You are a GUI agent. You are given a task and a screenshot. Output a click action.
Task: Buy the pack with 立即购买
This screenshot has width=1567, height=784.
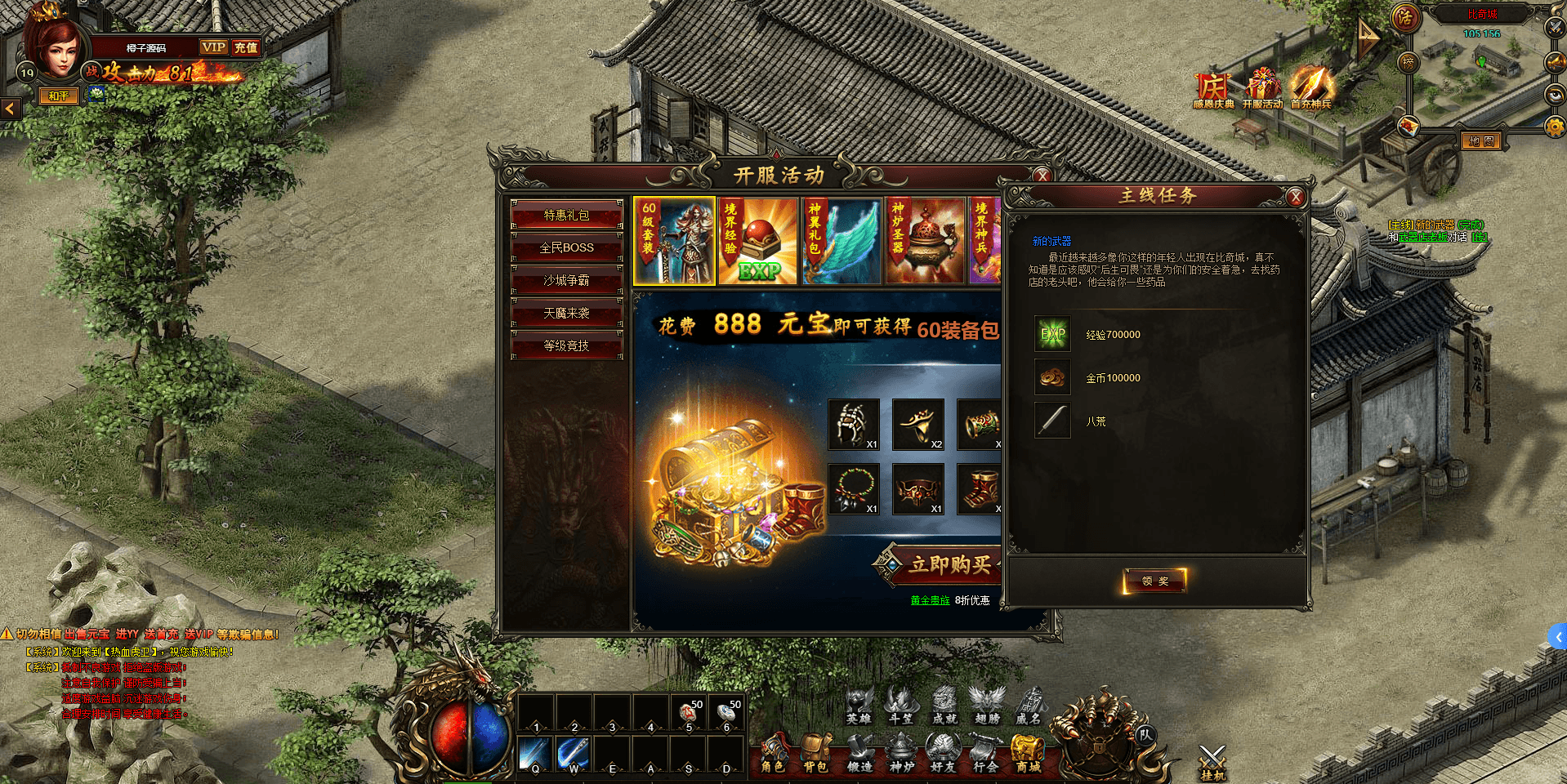click(x=948, y=564)
